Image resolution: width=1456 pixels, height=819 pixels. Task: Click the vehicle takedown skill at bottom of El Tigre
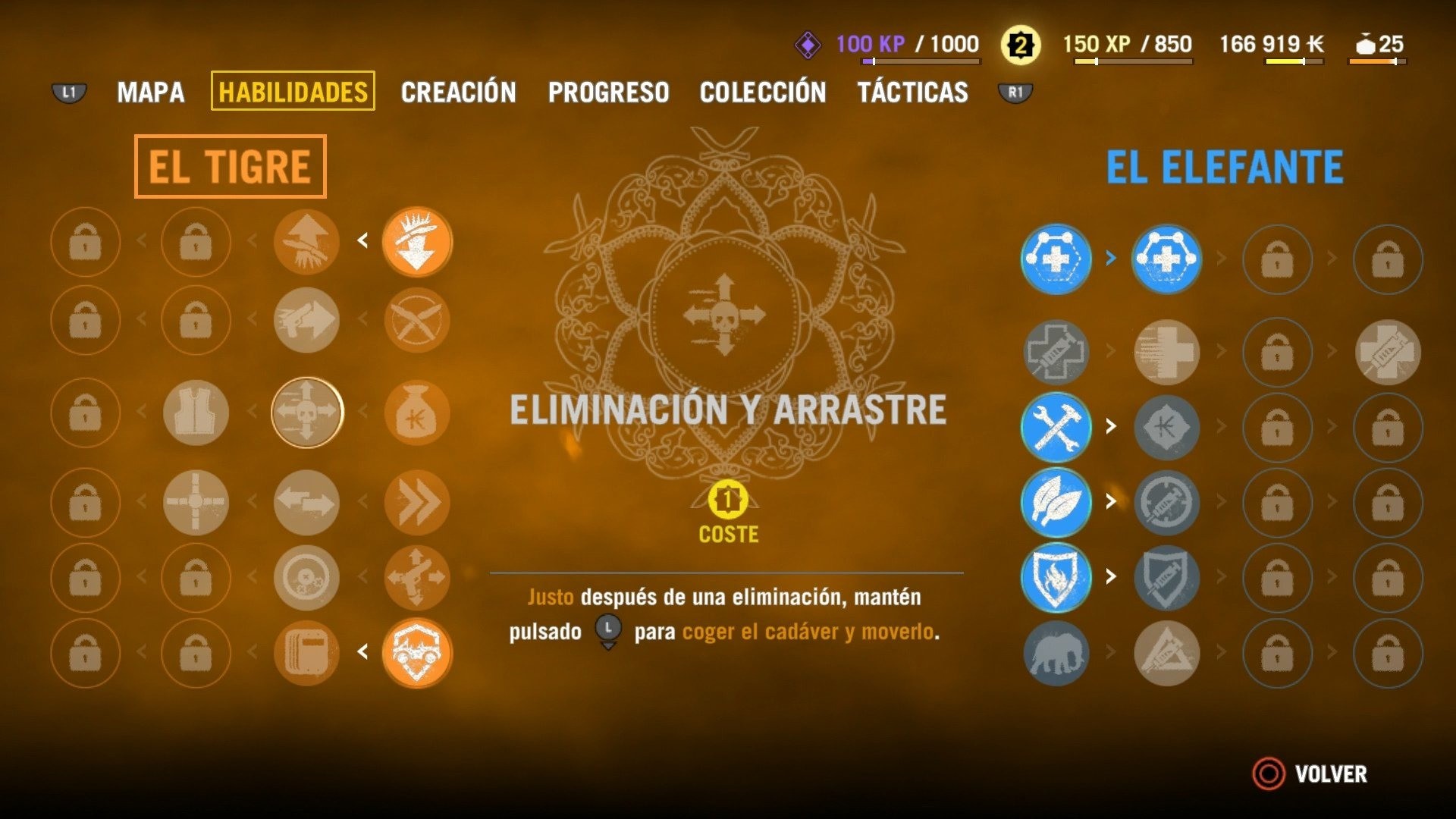tap(418, 653)
